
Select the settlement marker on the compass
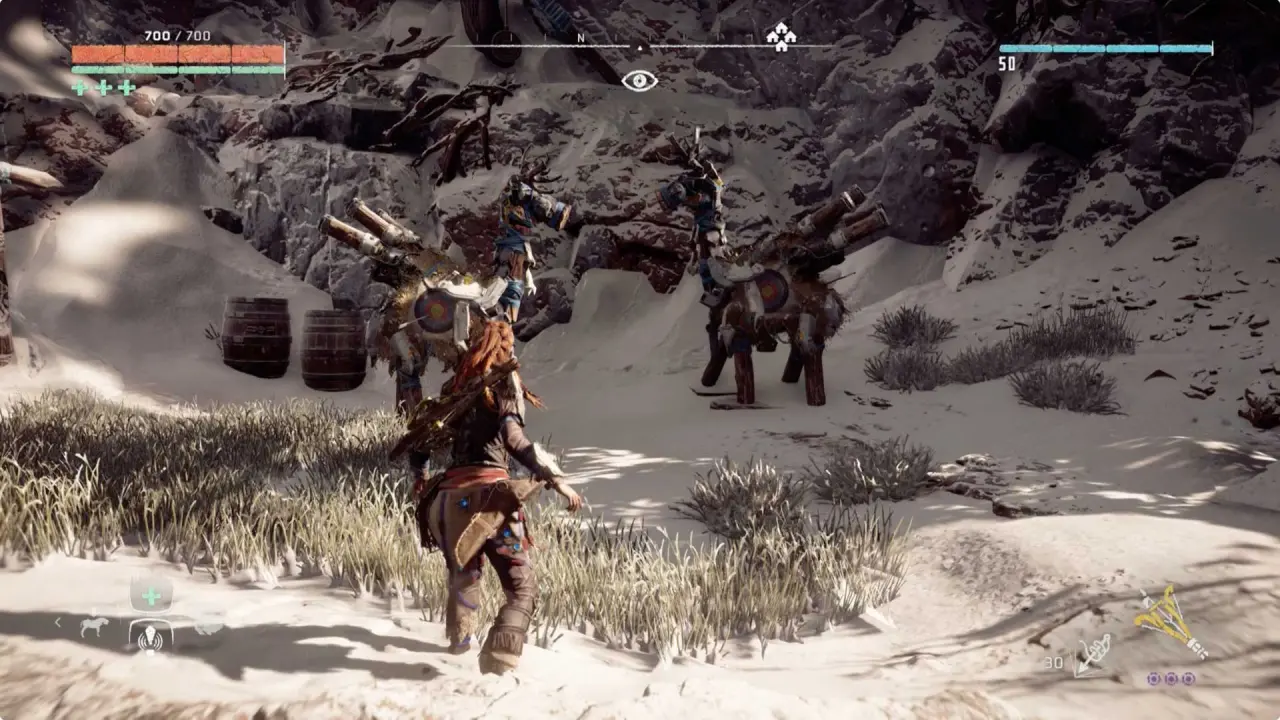click(780, 37)
